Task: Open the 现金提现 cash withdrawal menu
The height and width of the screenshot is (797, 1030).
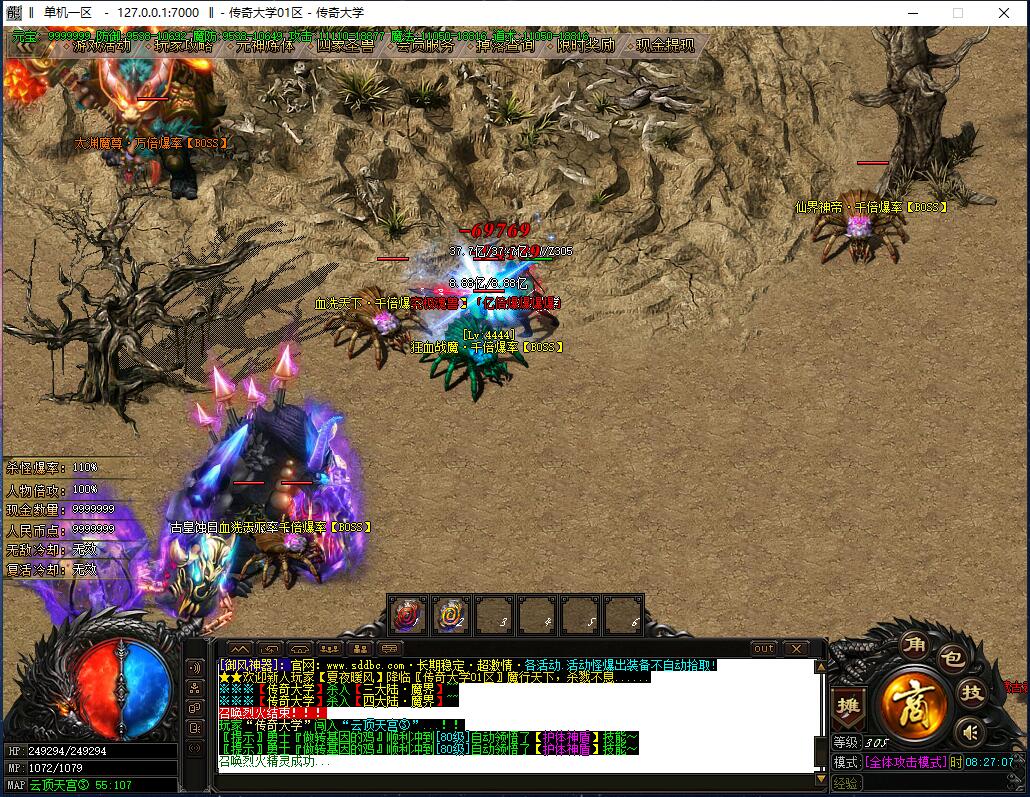Action: pyautogui.click(x=665, y=45)
